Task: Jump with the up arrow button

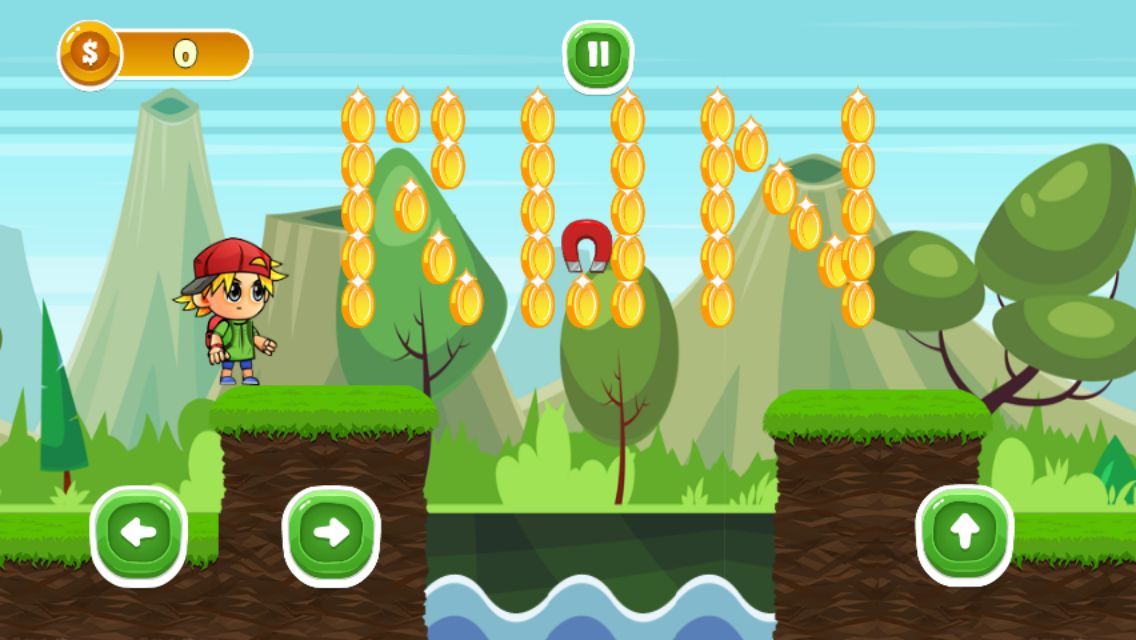Action: click(964, 534)
